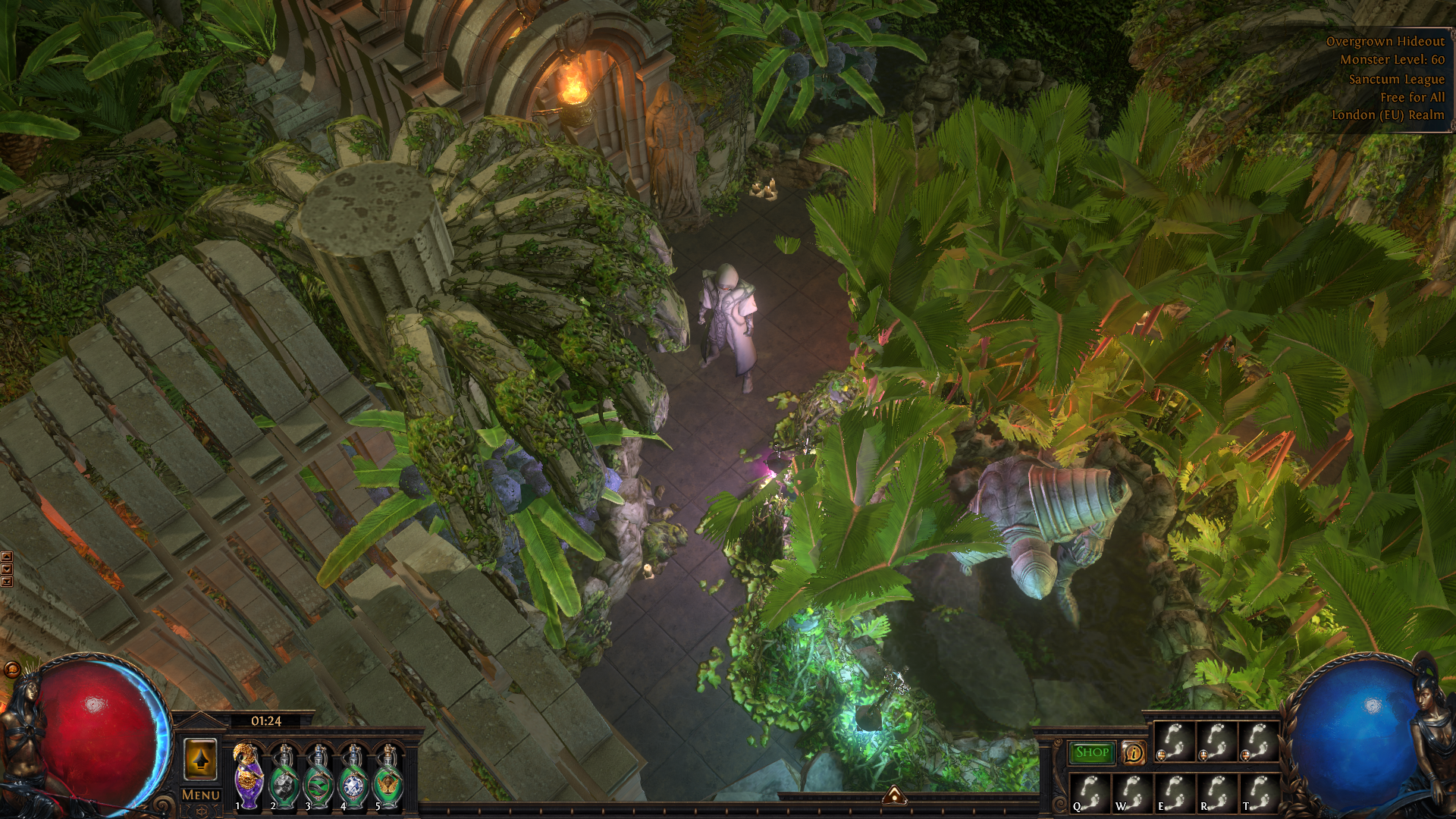Select the R skill slot
This screenshot has height=819, width=1456.
1216,793
